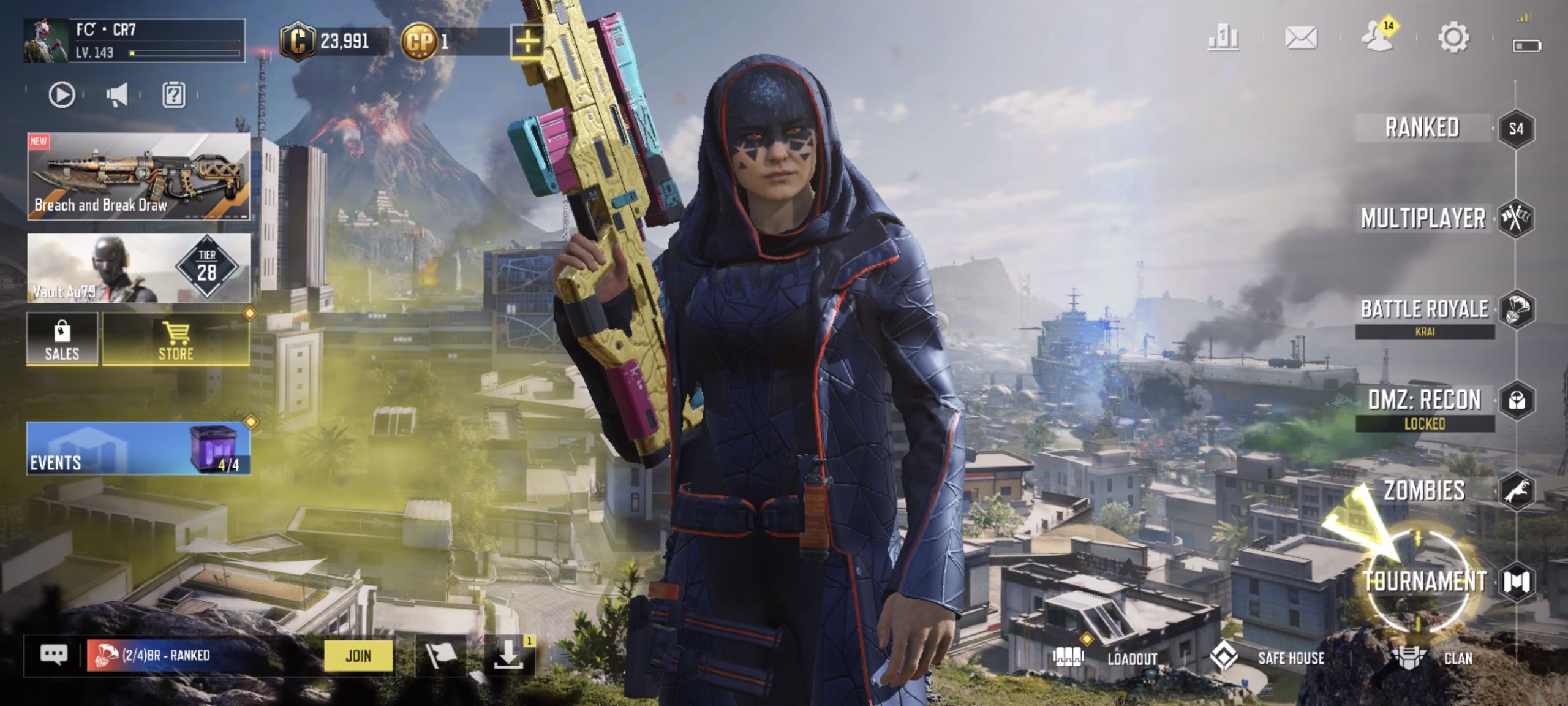View the Events panel
1568x706 pixels.
[138, 448]
